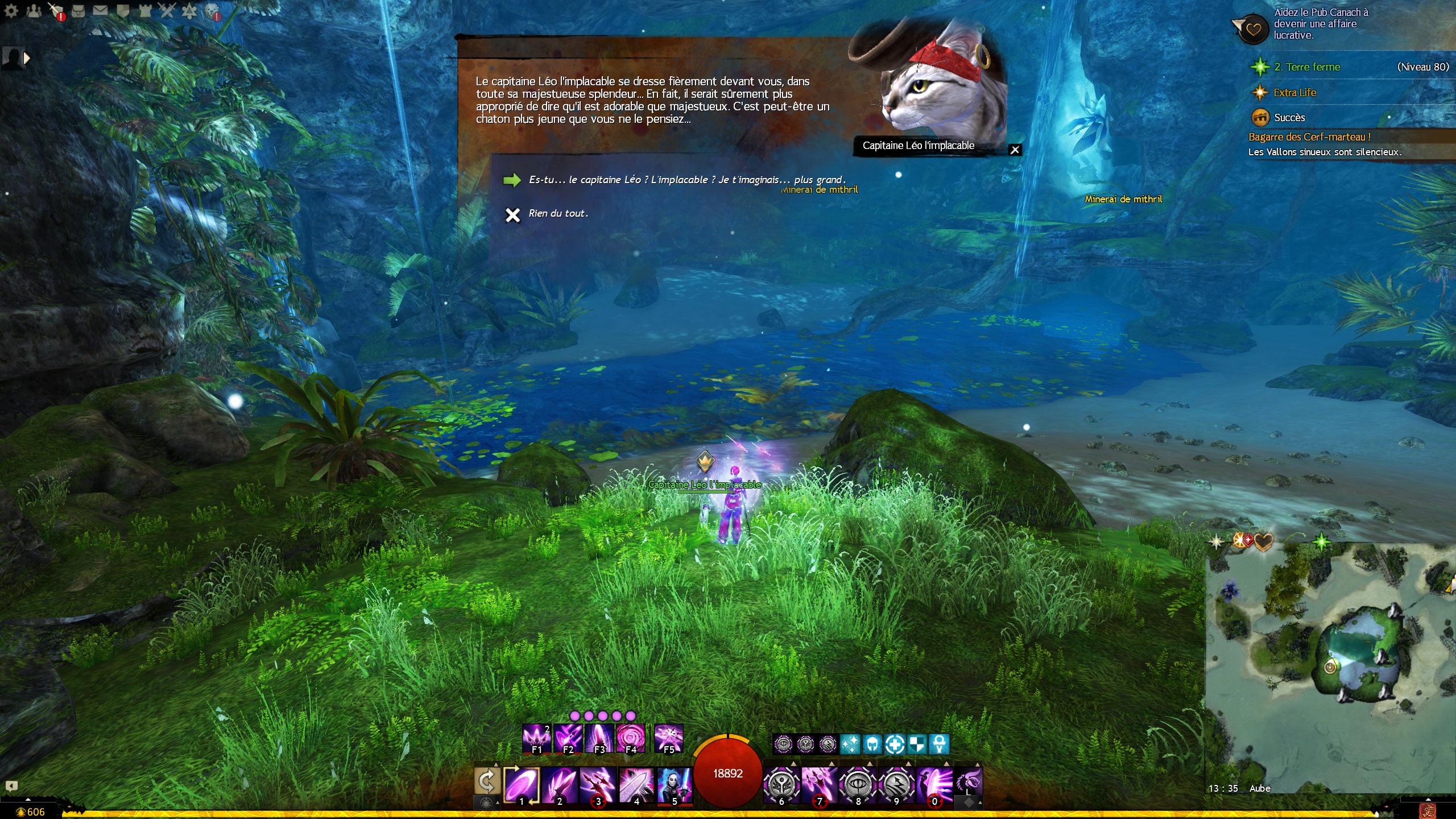Open the game menu gear icon
The height and width of the screenshot is (819, 1456).
[11, 10]
